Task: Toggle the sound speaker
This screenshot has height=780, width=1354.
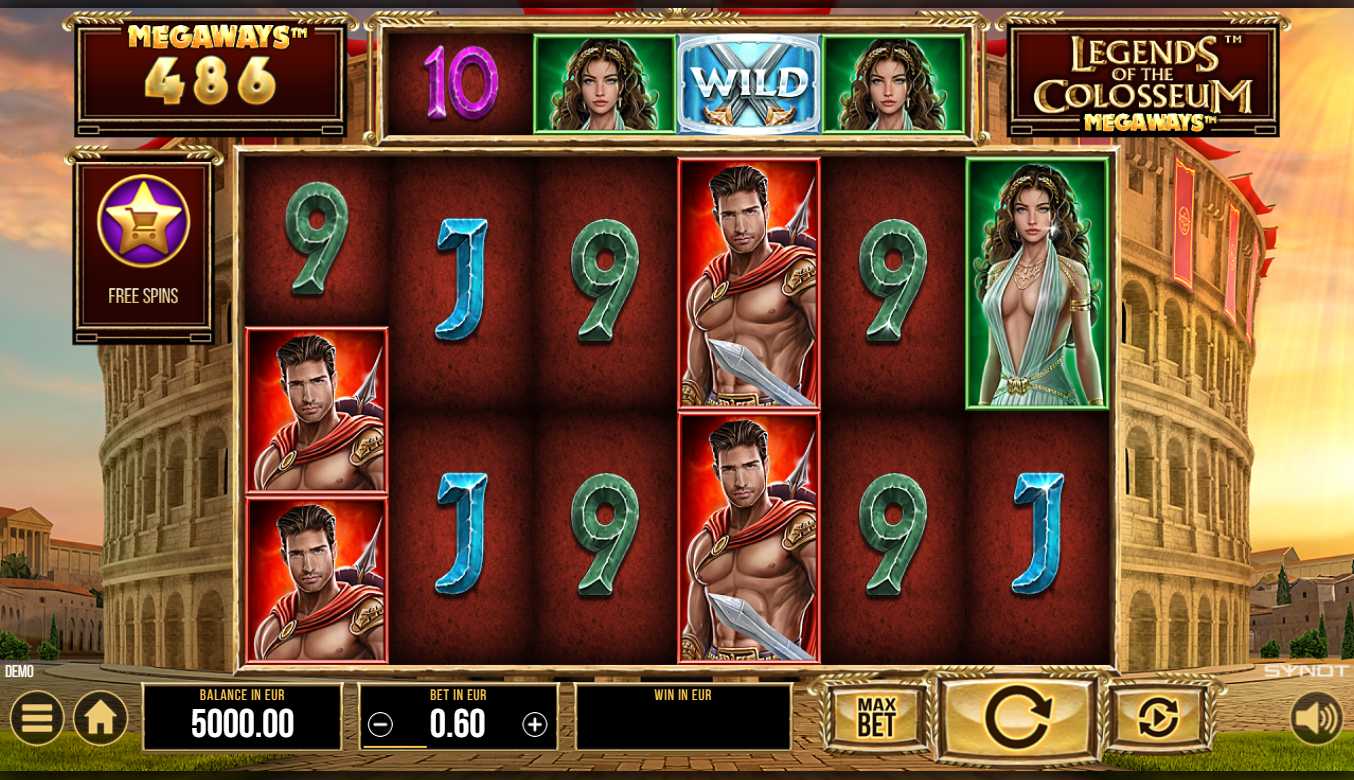Action: pyautogui.click(x=1316, y=718)
